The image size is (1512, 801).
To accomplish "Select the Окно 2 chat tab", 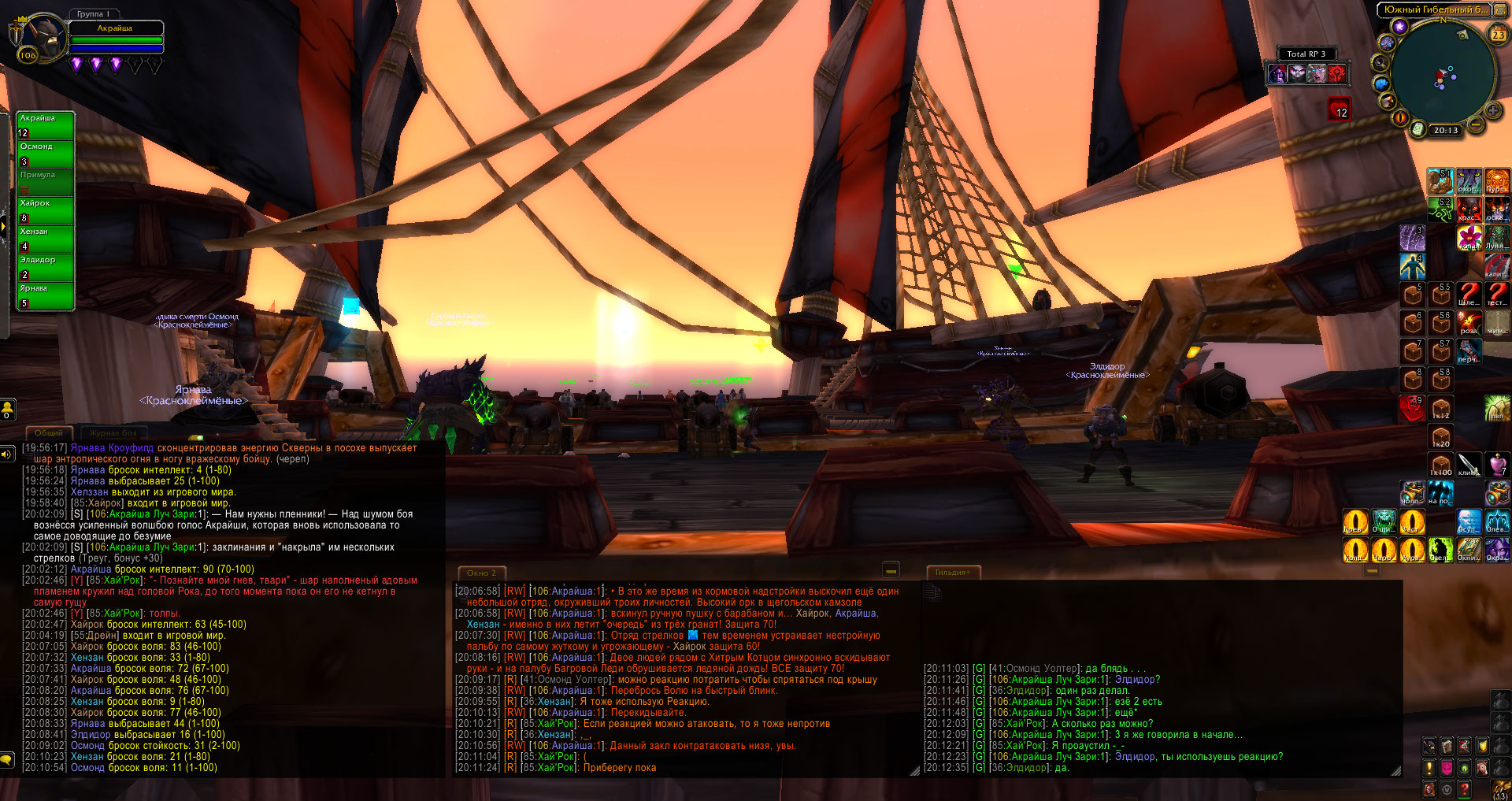I will [481, 573].
